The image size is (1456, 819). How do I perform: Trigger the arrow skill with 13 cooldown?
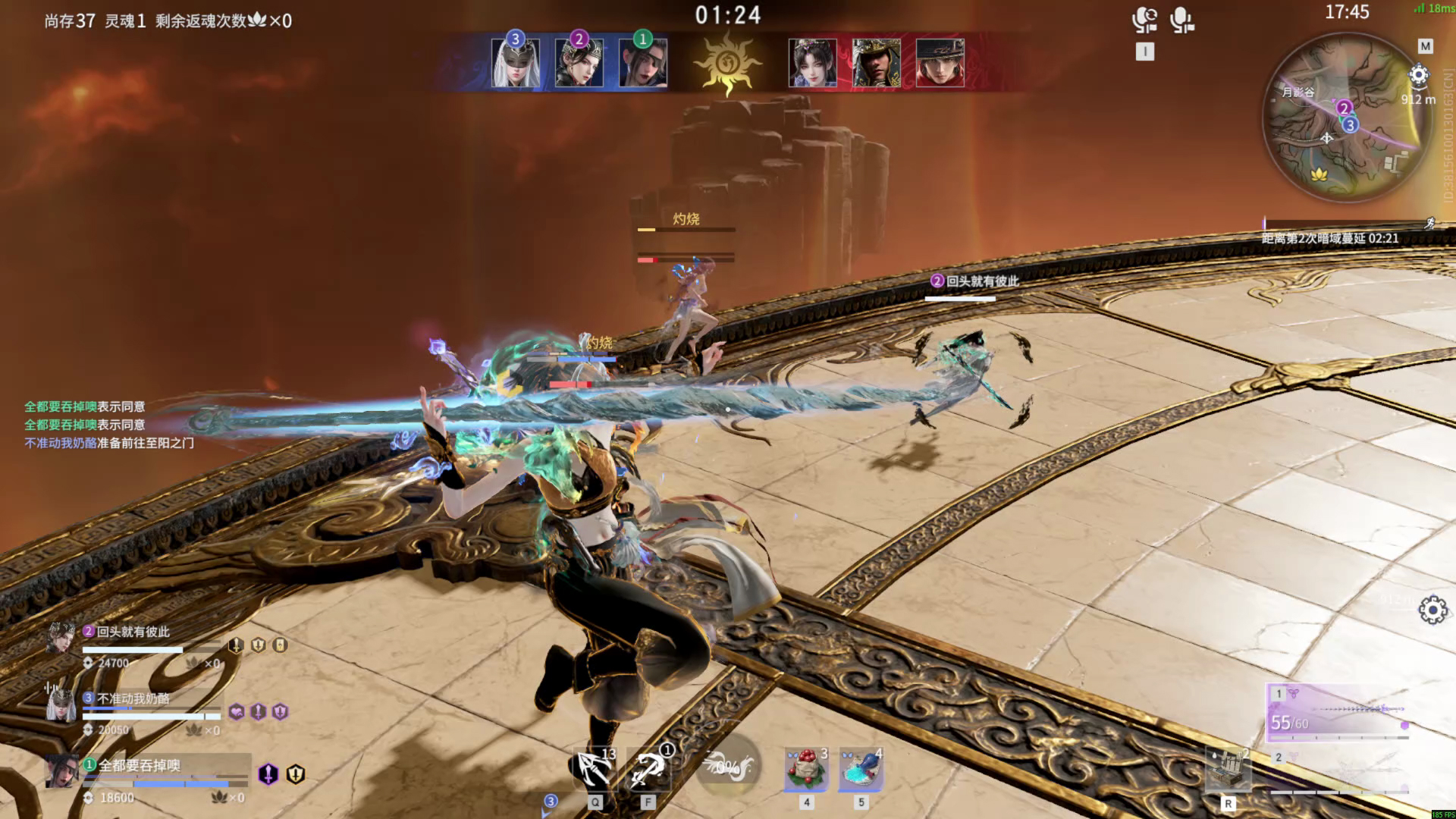pos(595,770)
